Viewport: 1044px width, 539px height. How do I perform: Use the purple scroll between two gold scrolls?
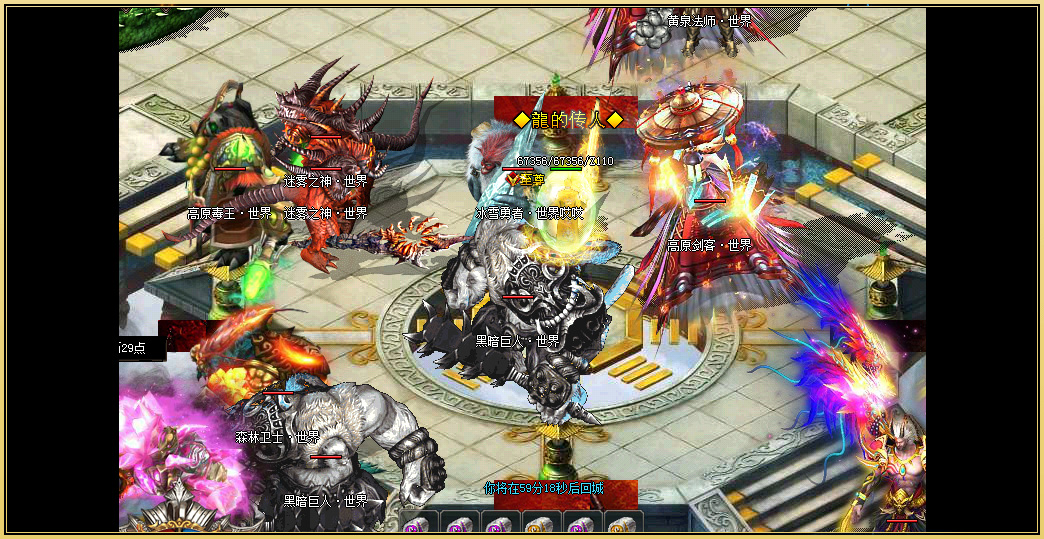tap(580, 524)
